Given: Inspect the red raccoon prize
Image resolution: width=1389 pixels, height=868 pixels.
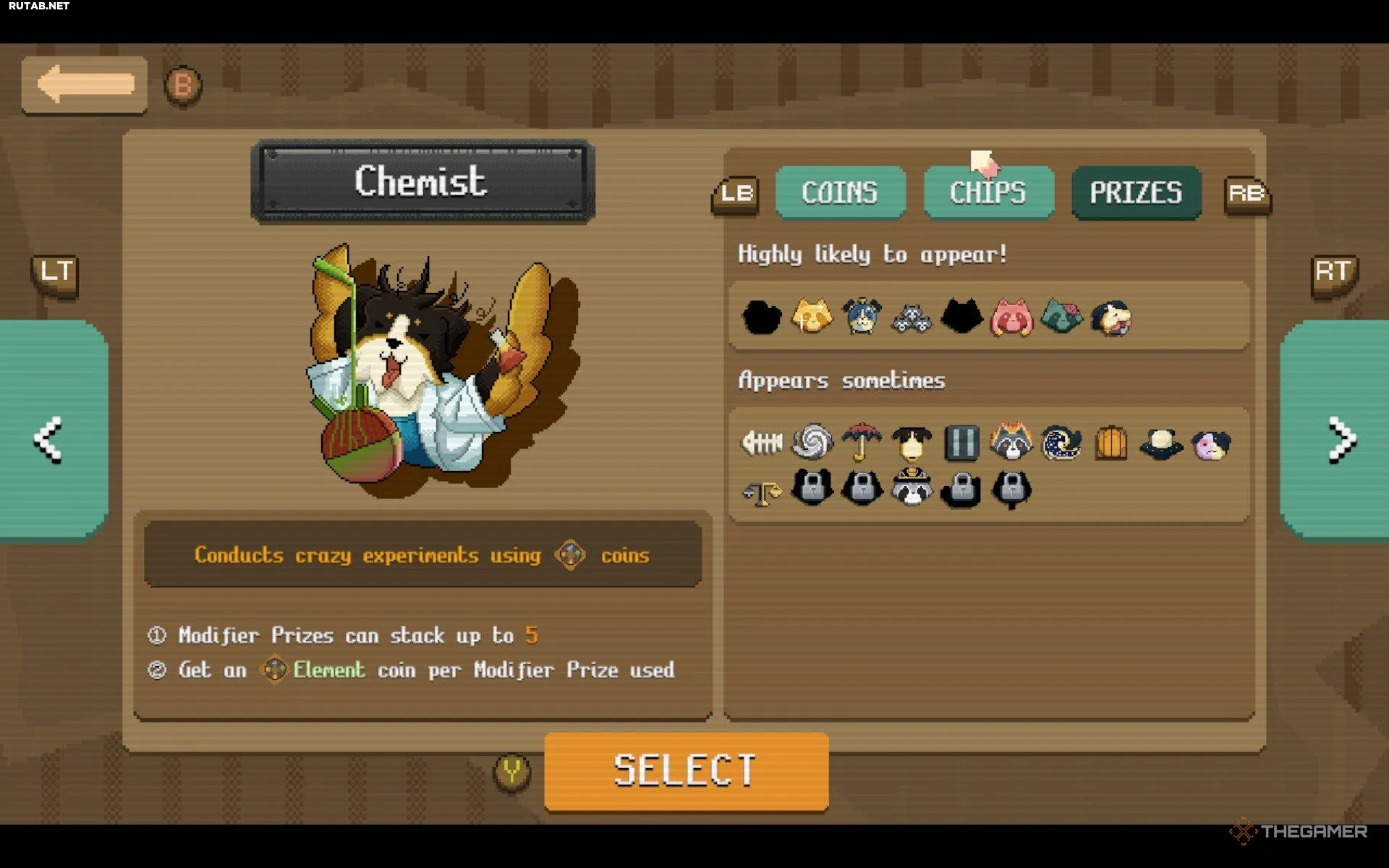Looking at the screenshot, I should tap(1011, 317).
